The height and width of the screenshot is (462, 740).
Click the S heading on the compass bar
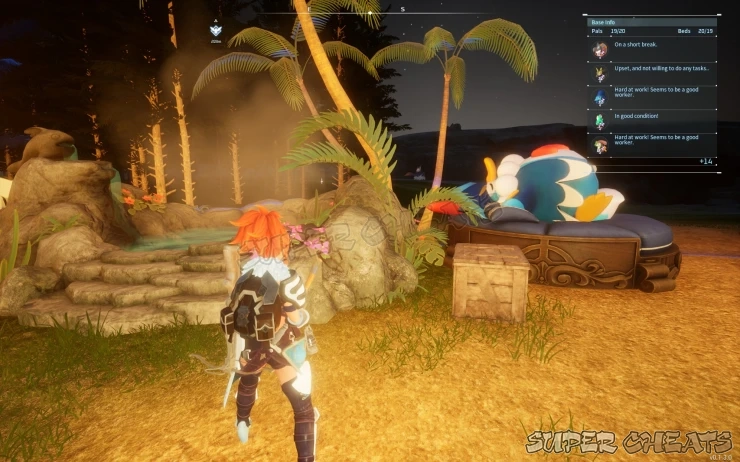[402, 9]
